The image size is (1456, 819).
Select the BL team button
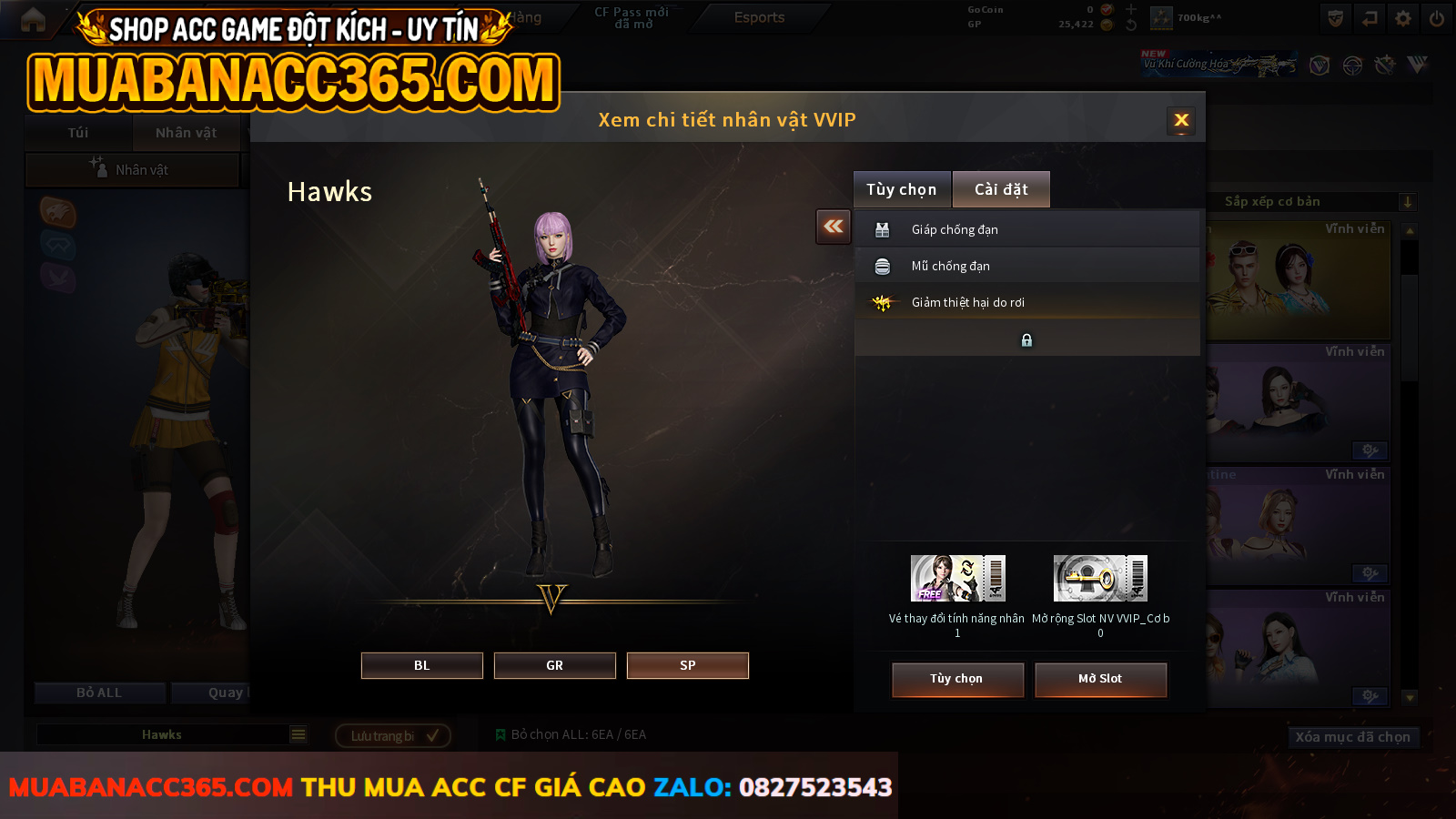pos(421,665)
